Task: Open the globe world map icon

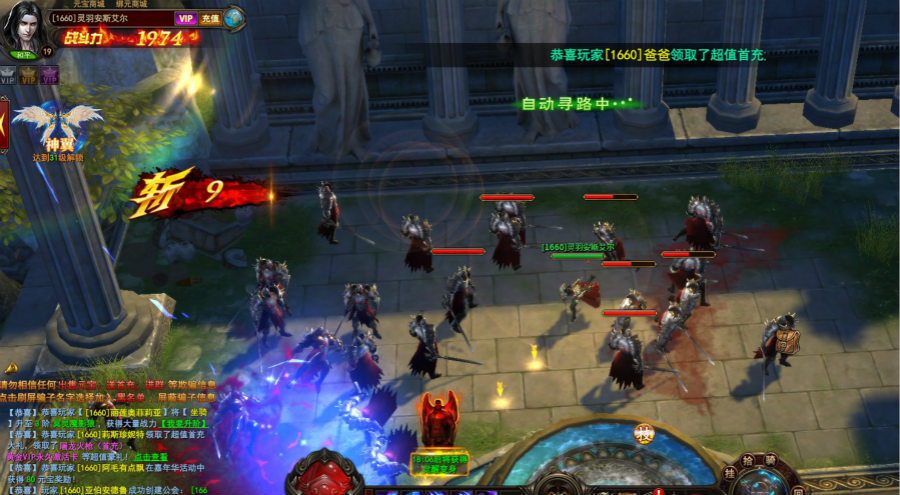Action: [234, 17]
